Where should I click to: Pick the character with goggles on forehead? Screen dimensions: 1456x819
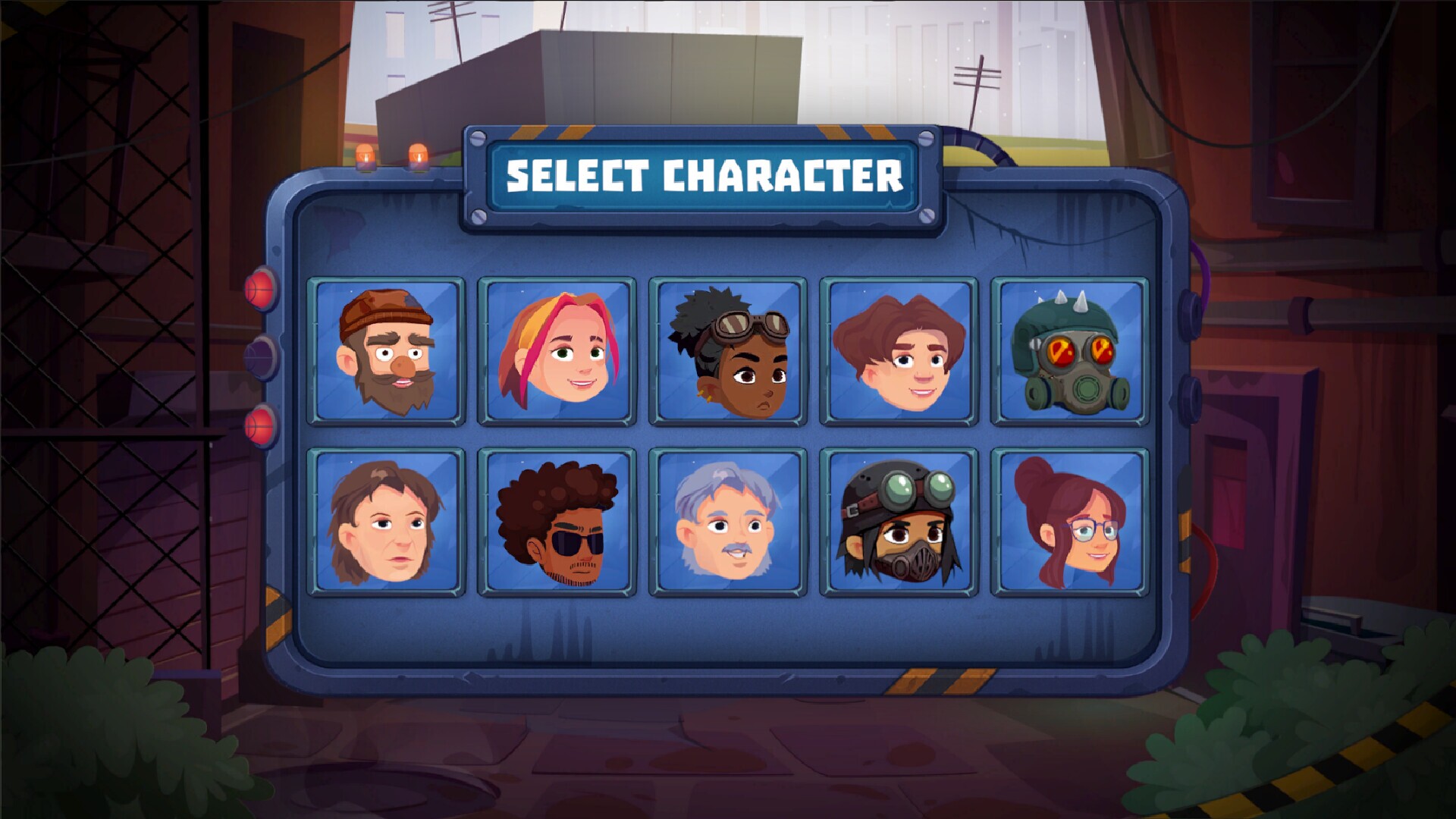728,351
